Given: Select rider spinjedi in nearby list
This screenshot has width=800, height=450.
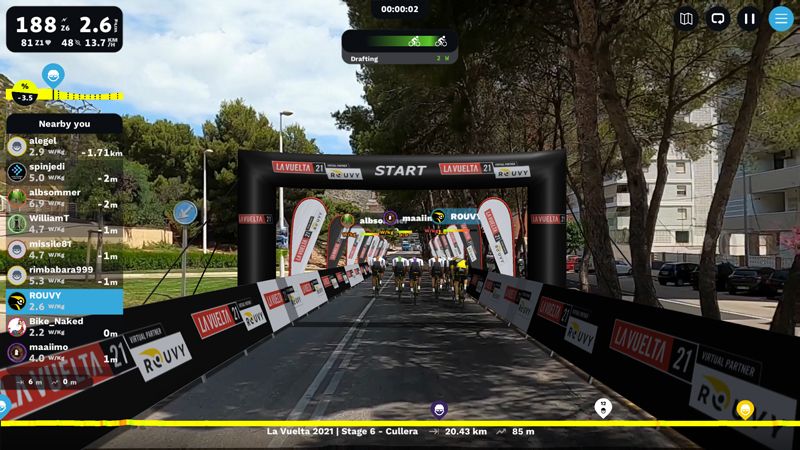Looking at the screenshot, I should (64, 172).
